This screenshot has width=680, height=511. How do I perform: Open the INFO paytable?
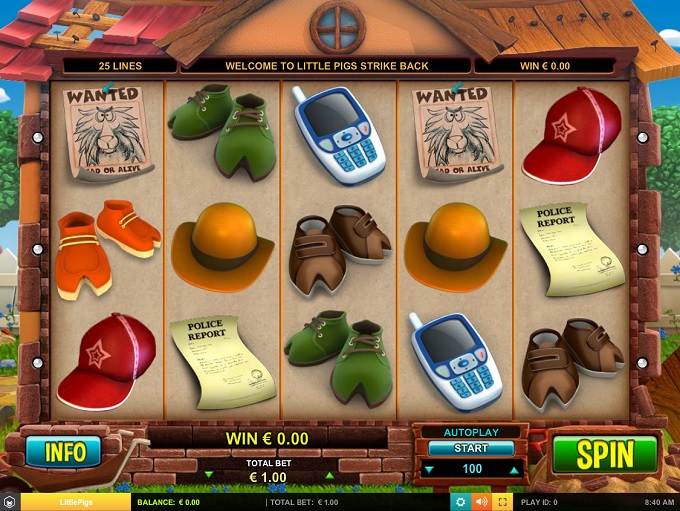65,452
